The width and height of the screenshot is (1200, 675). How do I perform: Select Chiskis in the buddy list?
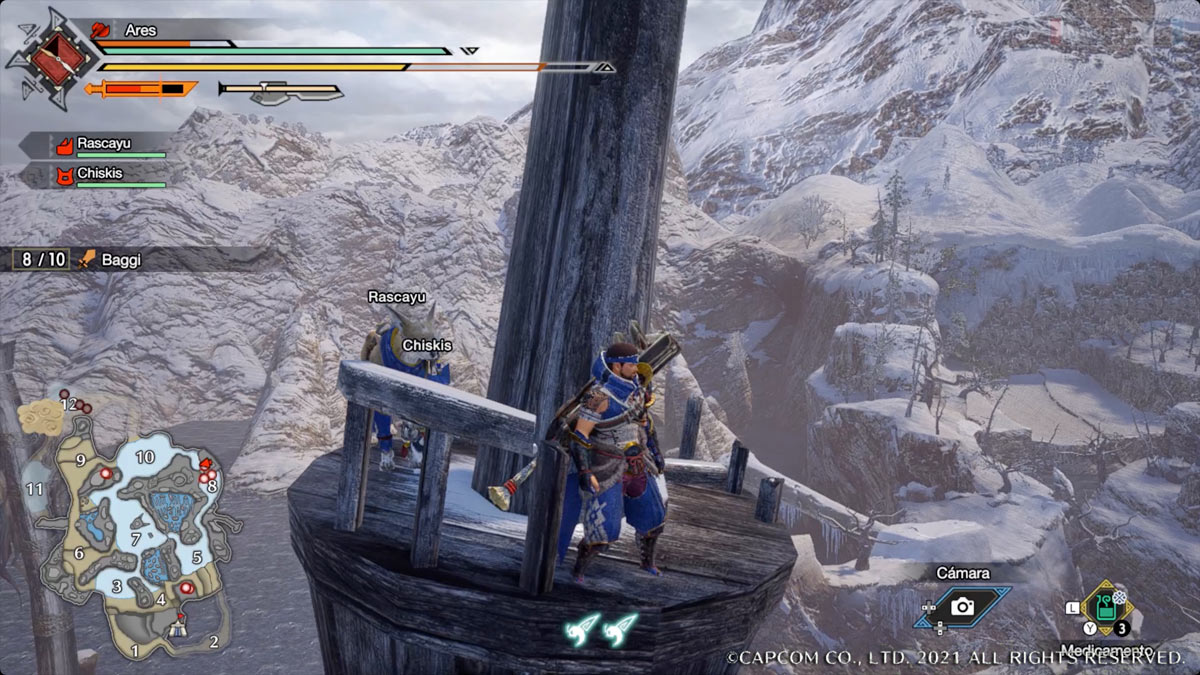pos(102,175)
